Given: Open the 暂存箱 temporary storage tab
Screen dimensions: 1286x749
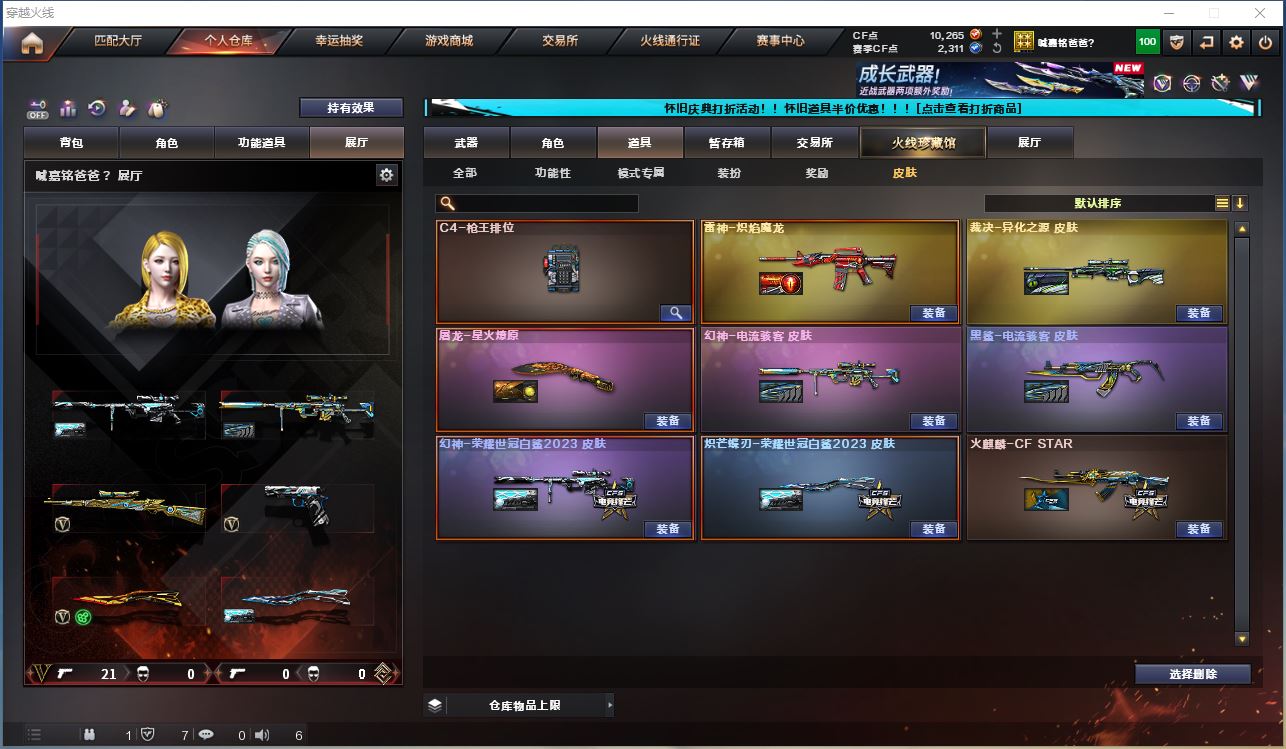Looking at the screenshot, I should tap(726, 143).
